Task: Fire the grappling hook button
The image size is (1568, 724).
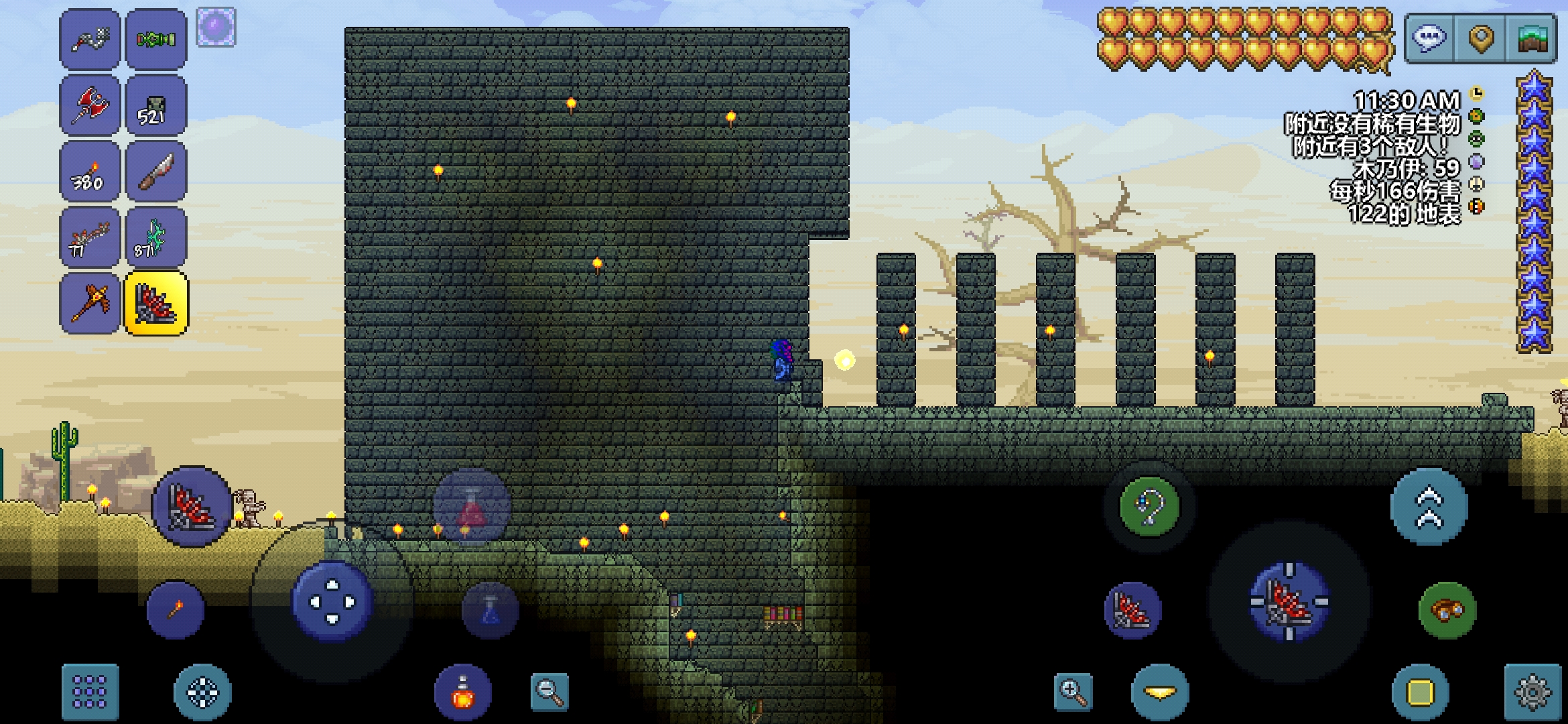Action: pos(1150,507)
